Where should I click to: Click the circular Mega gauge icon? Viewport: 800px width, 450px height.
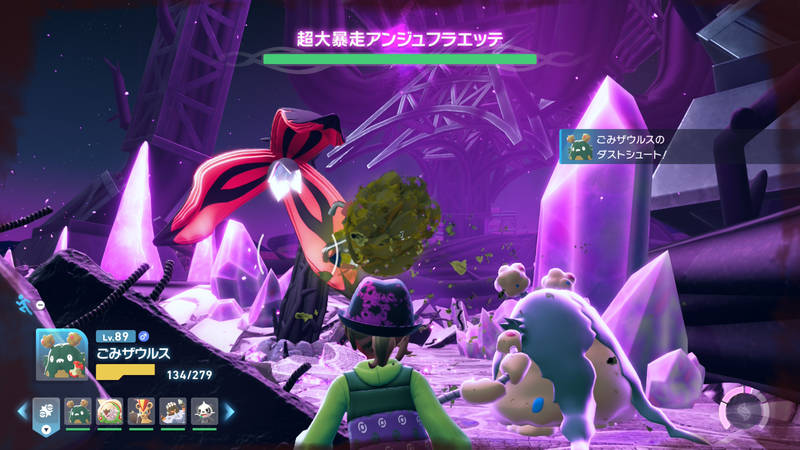click(x=743, y=411)
